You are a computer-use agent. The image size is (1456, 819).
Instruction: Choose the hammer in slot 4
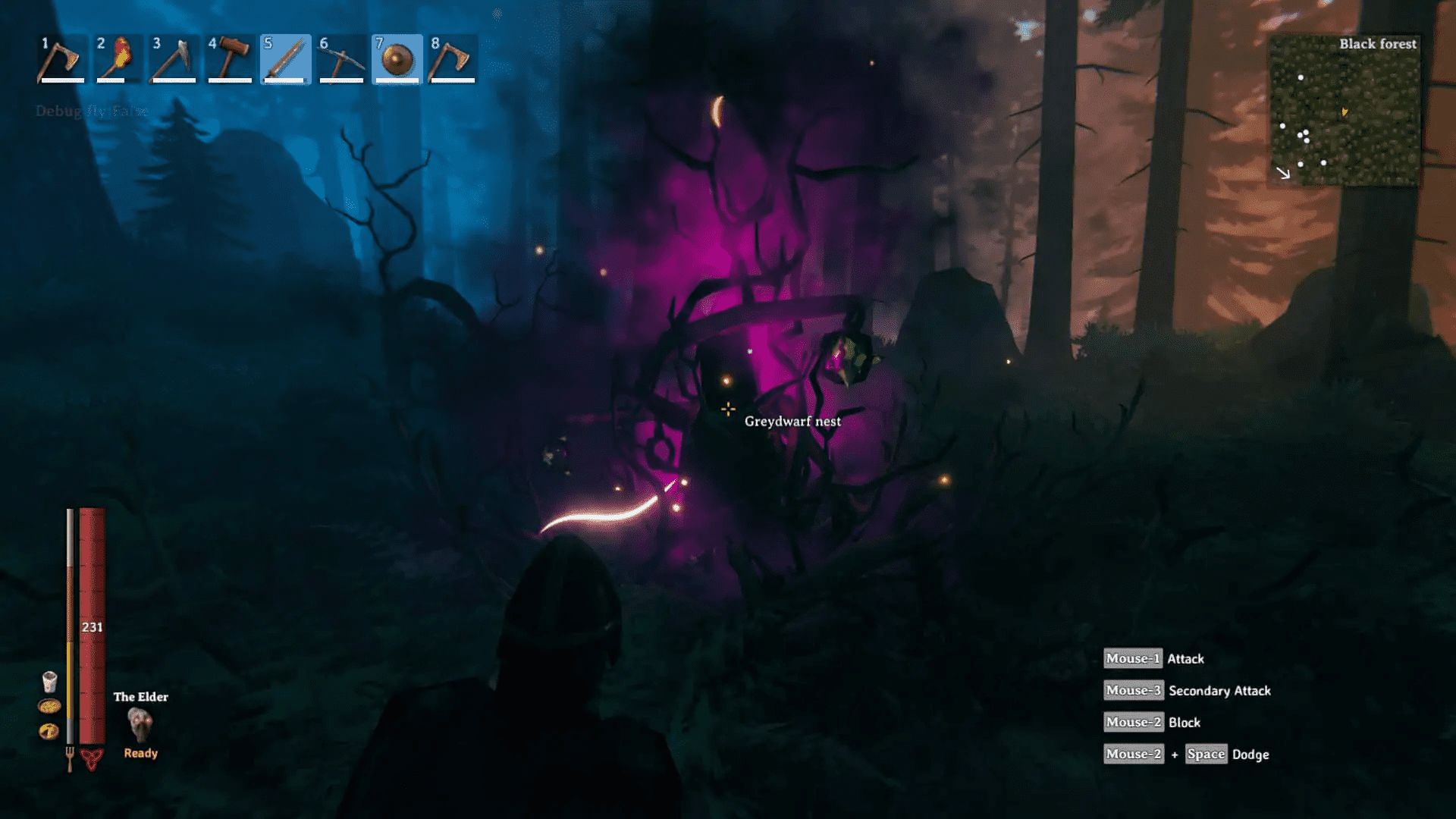[230, 59]
